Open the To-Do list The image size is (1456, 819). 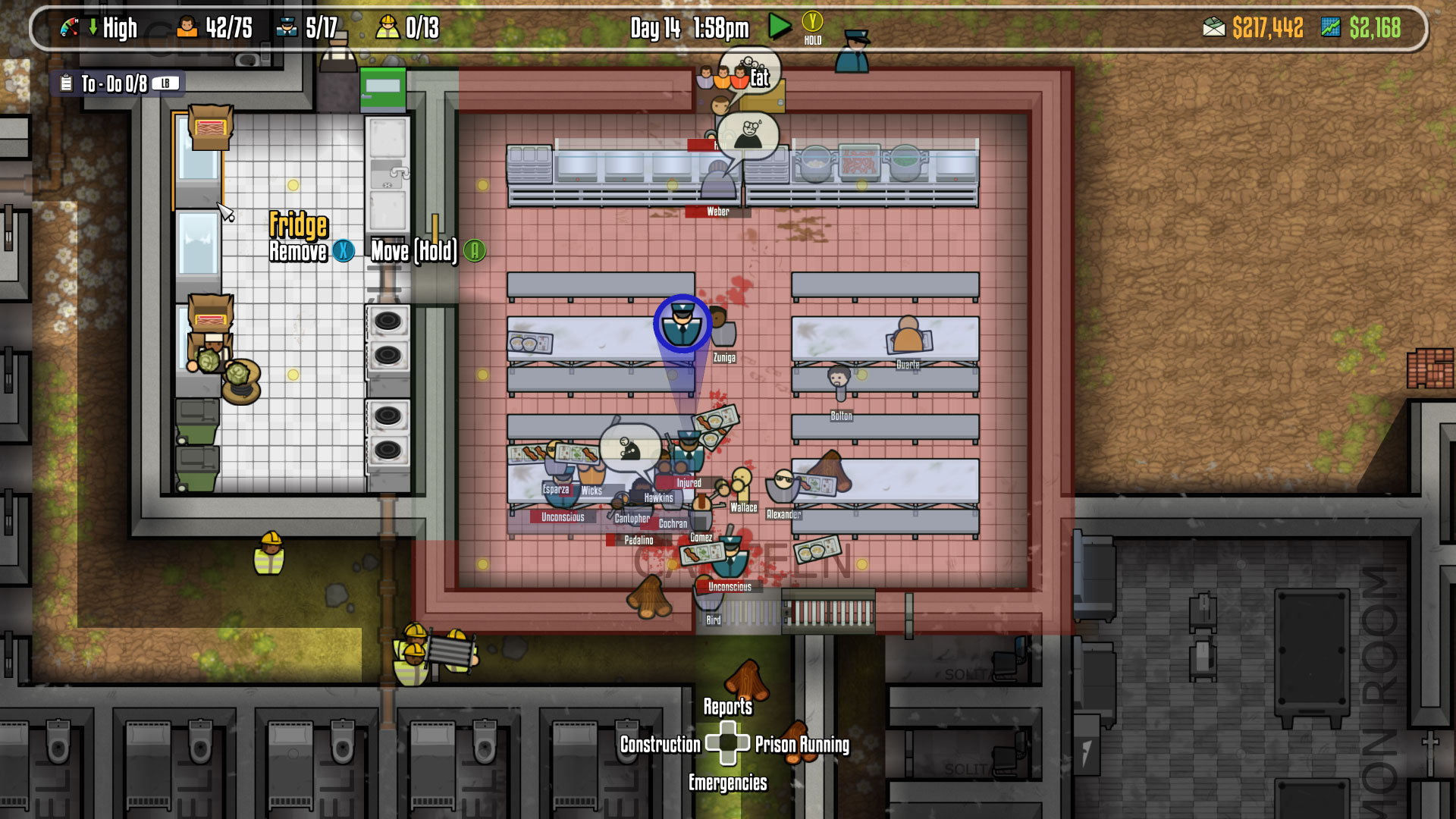pyautogui.click(x=114, y=83)
